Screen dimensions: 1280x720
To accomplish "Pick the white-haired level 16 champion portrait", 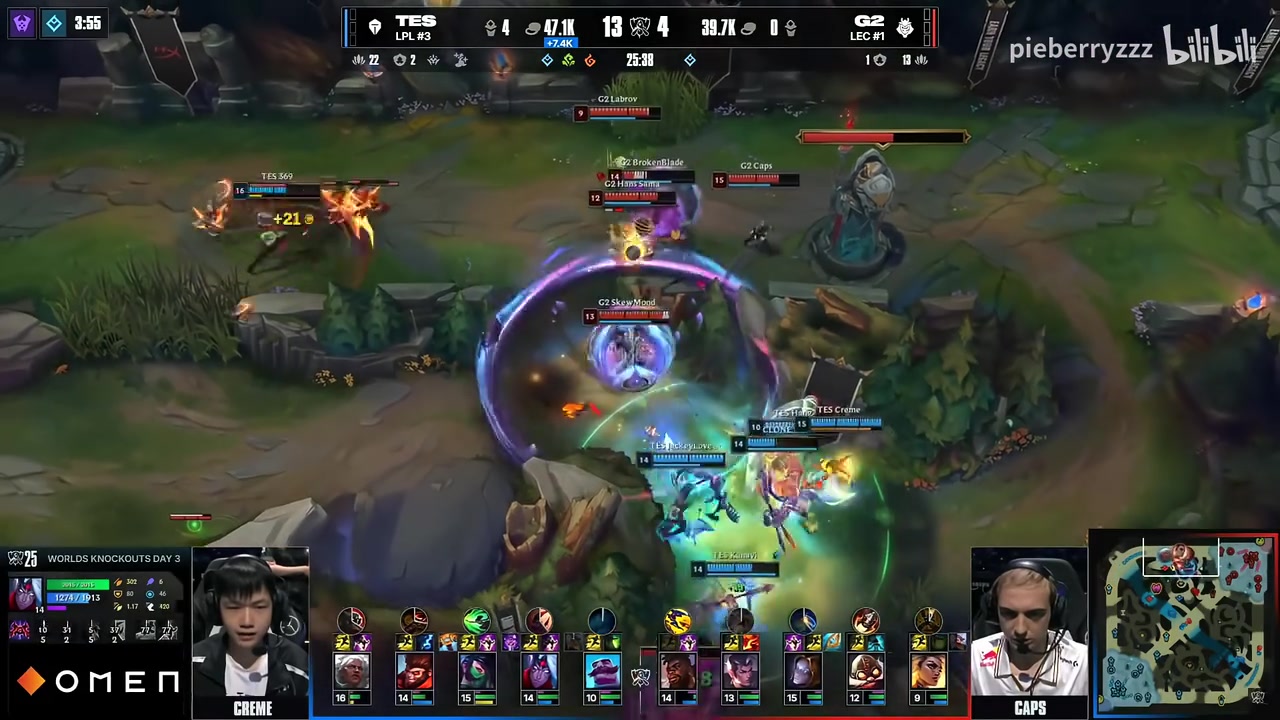I will pos(352,669).
